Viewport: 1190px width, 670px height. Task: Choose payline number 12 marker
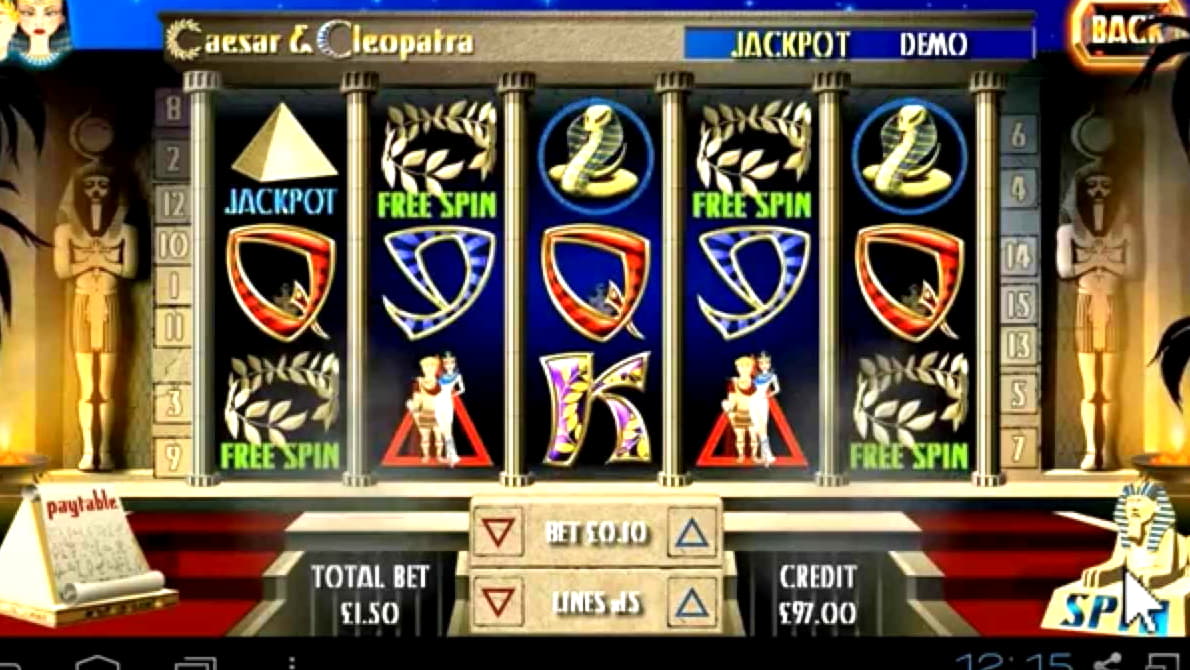[172, 205]
